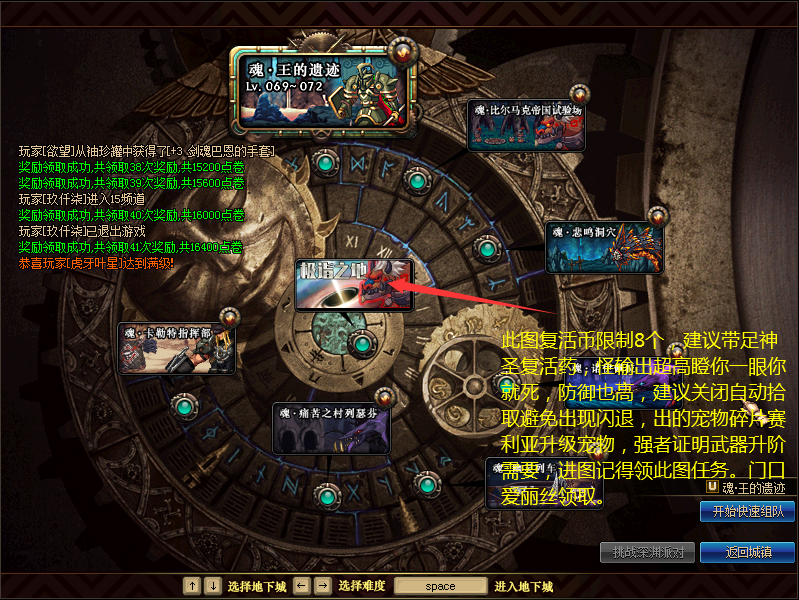Select the 魂·痛苦之村列瑟芬 dungeon

click(331, 428)
